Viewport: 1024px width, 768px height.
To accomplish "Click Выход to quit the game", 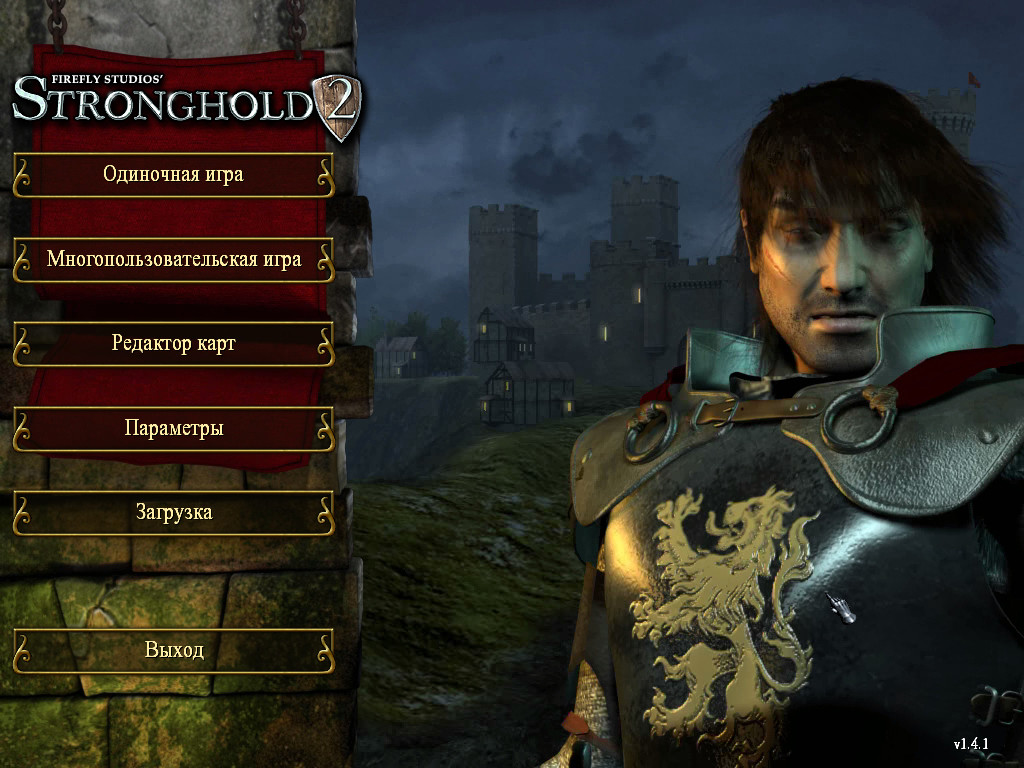I will [173, 650].
